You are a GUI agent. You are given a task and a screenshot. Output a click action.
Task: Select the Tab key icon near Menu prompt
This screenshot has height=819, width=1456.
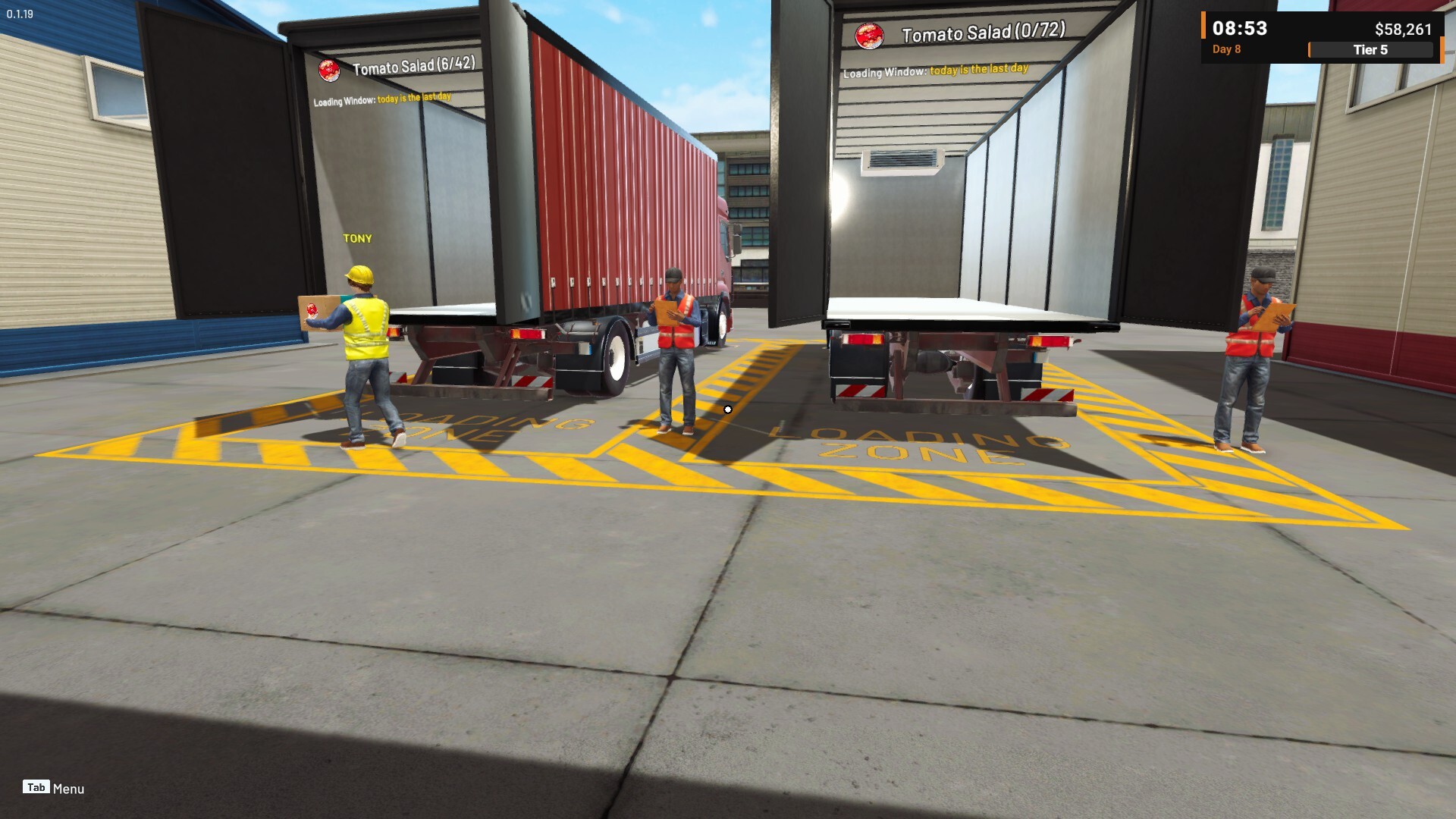(x=36, y=787)
